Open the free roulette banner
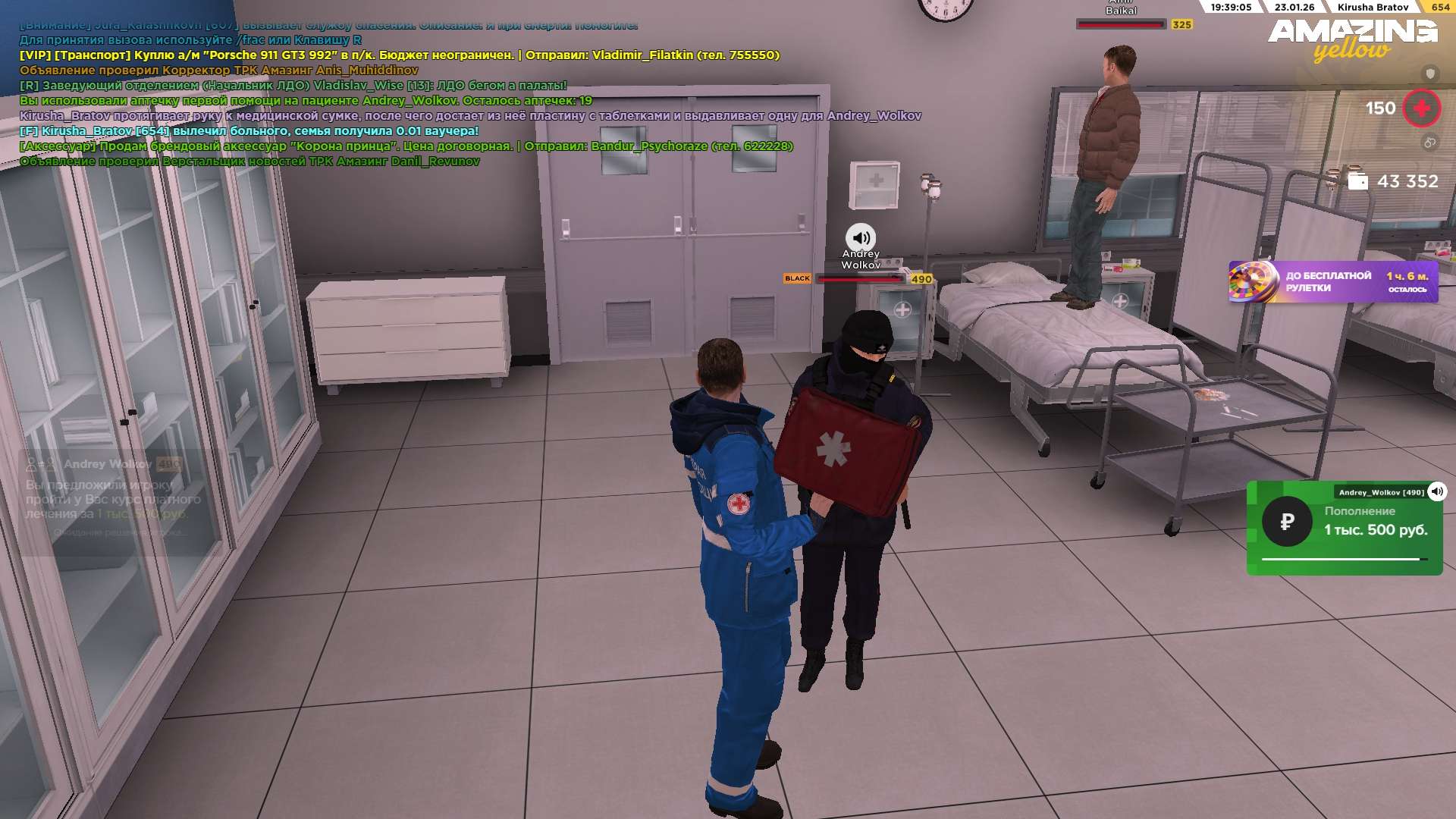 click(1333, 282)
